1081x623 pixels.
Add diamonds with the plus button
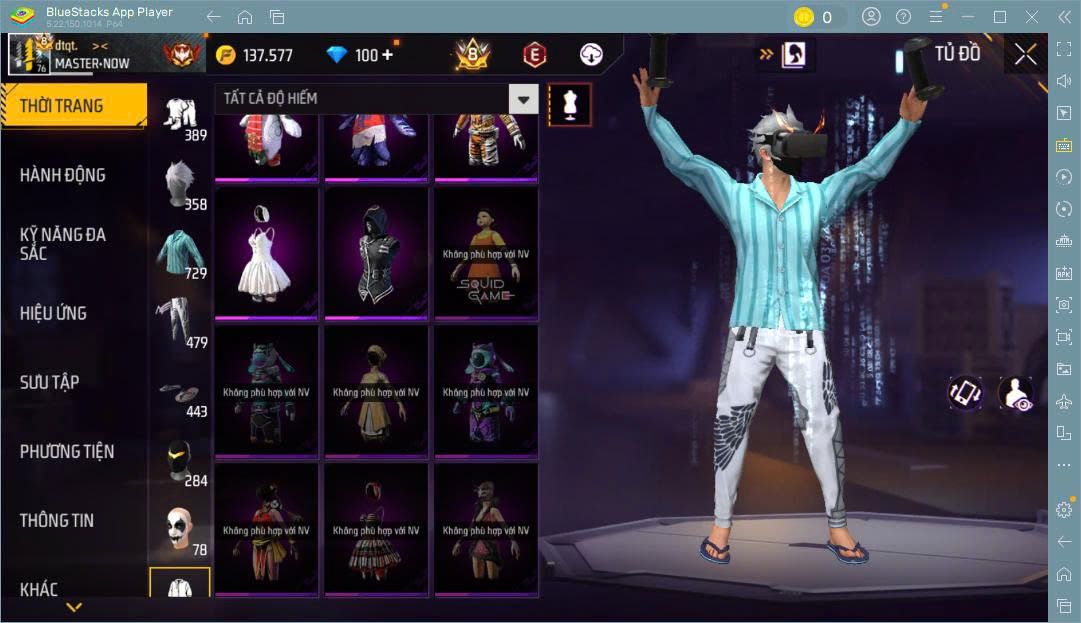387,55
